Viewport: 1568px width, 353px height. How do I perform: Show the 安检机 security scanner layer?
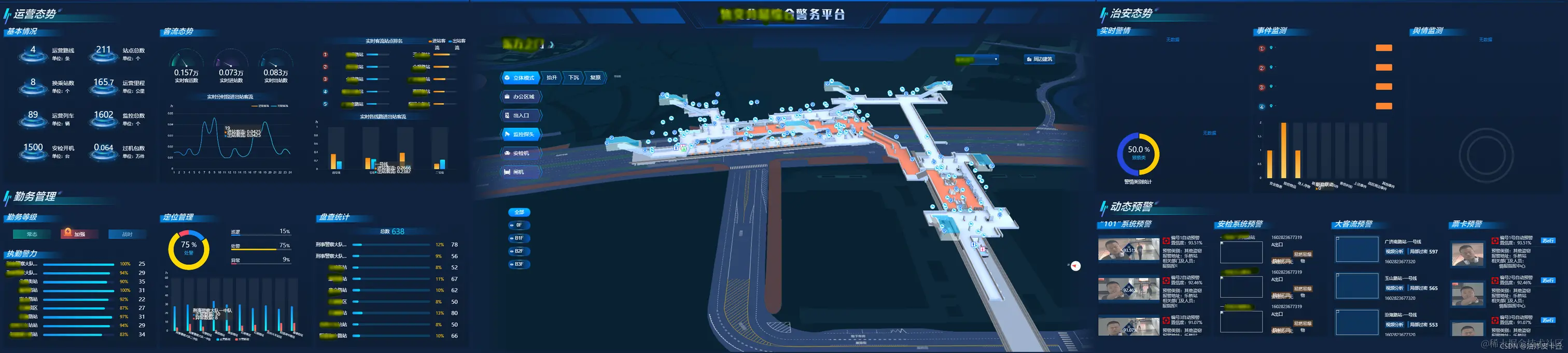pos(520,153)
